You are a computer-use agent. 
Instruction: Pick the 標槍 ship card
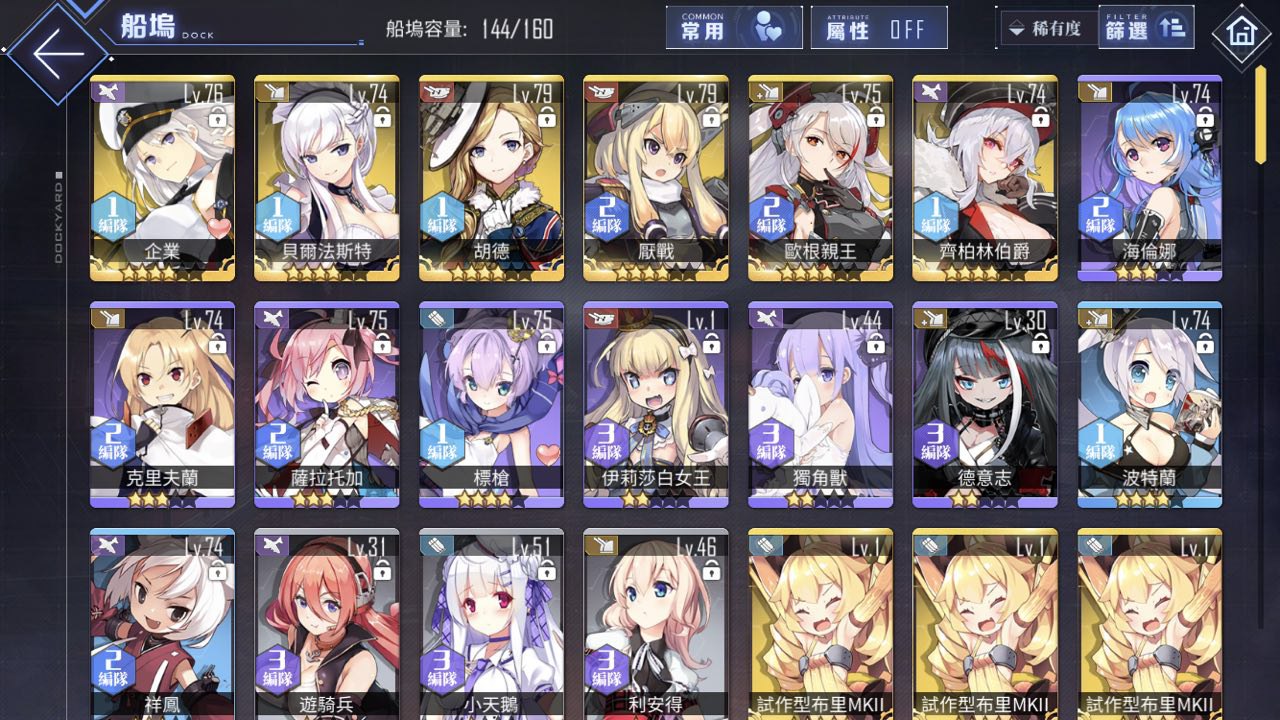point(491,404)
